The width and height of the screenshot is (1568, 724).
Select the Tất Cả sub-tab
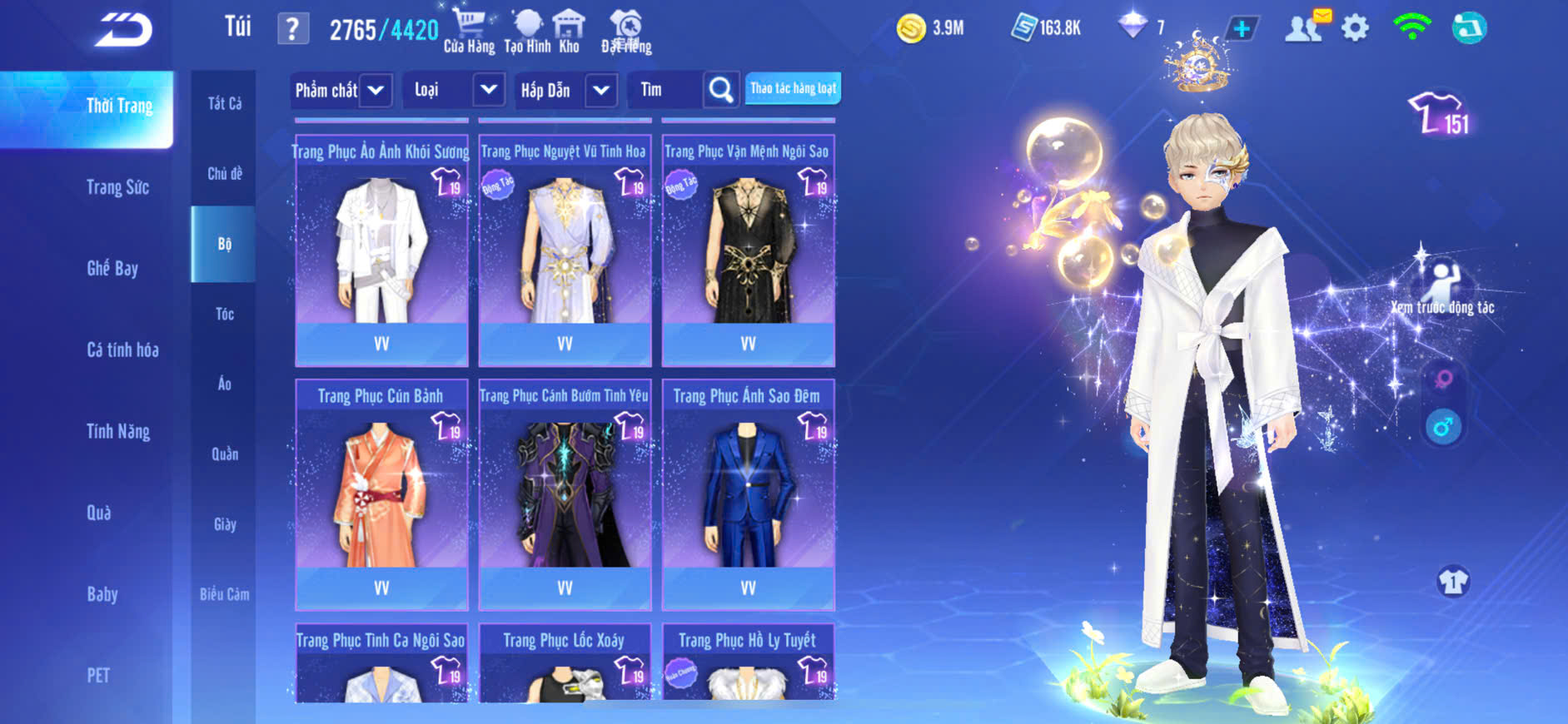[224, 103]
